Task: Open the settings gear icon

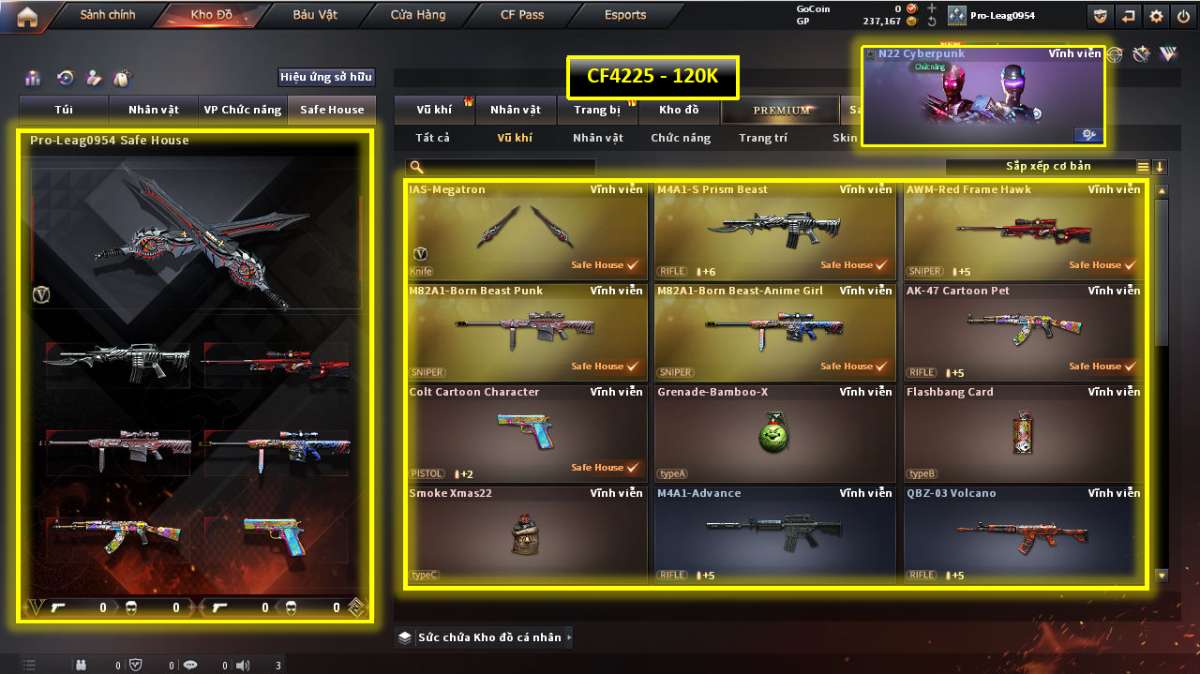Action: pos(1156,16)
